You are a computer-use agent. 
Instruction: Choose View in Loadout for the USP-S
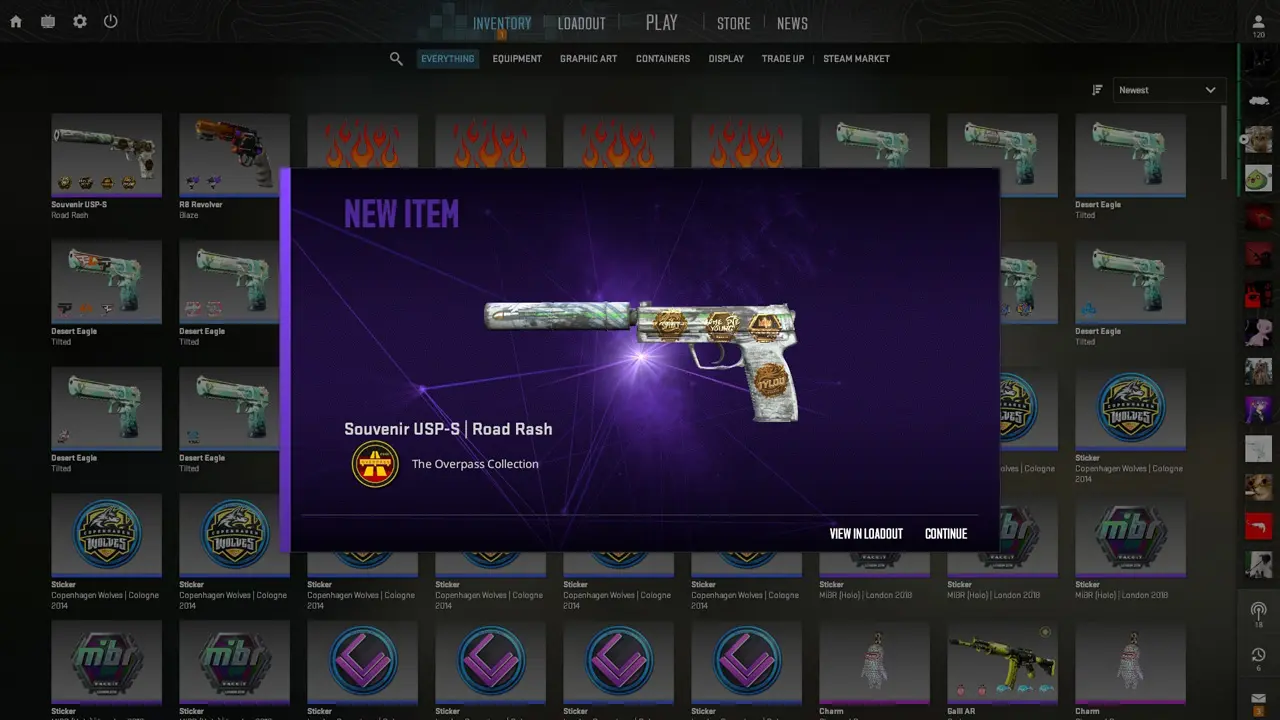(866, 534)
